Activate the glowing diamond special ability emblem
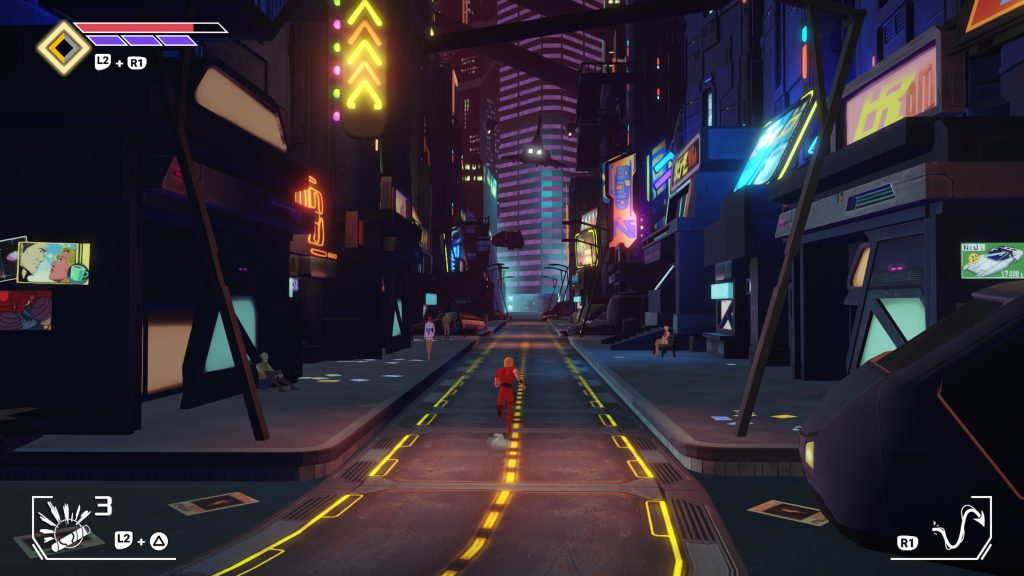This screenshot has height=576, width=1024. (x=63, y=47)
